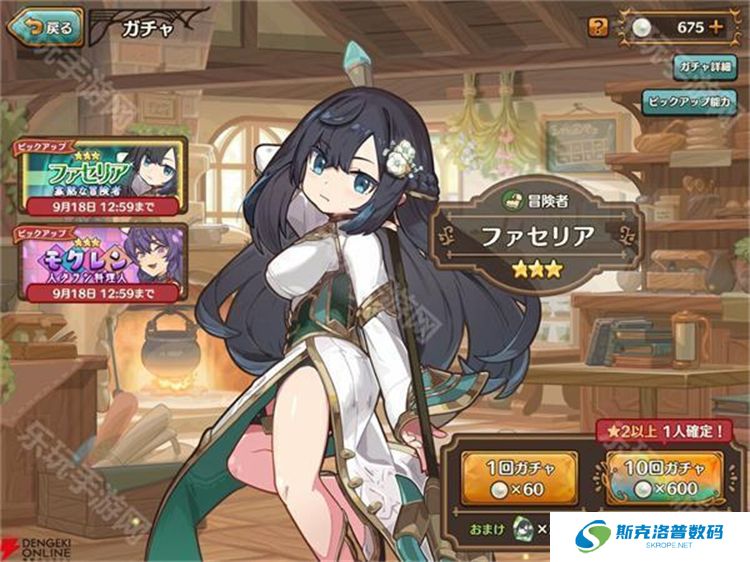Add more gems with the plus button

click(714, 27)
